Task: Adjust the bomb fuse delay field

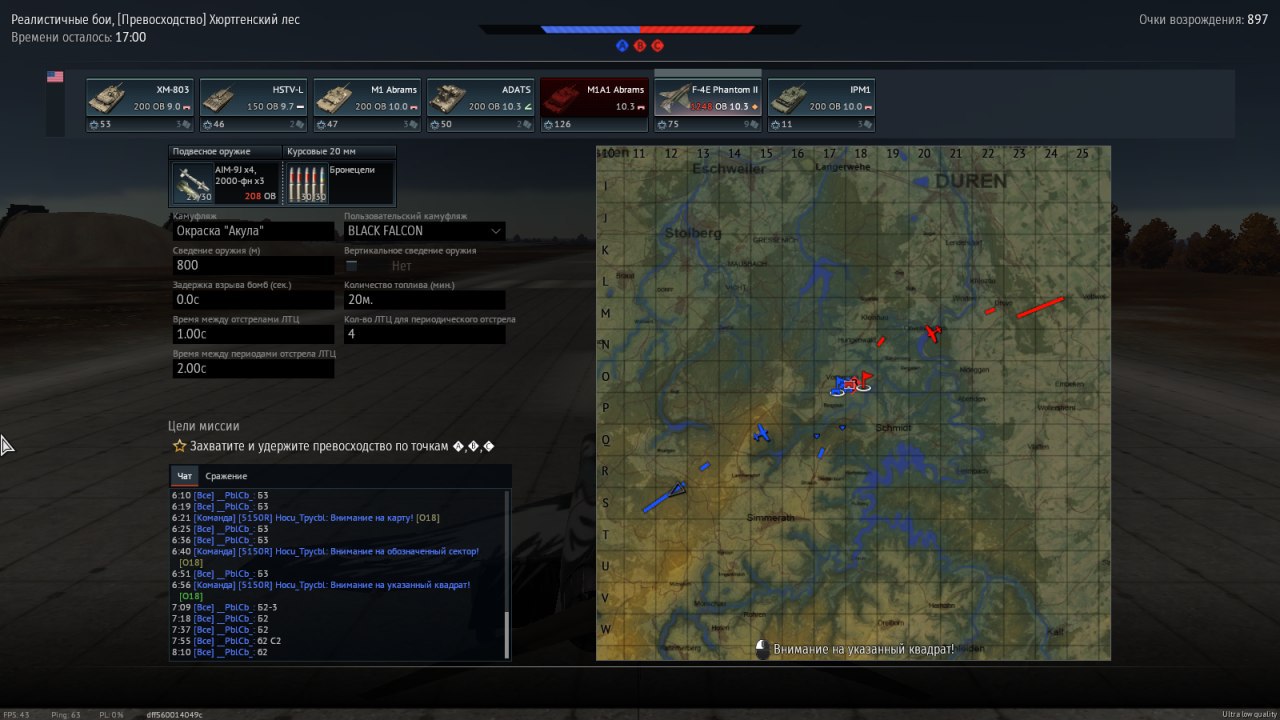Action: pos(253,299)
